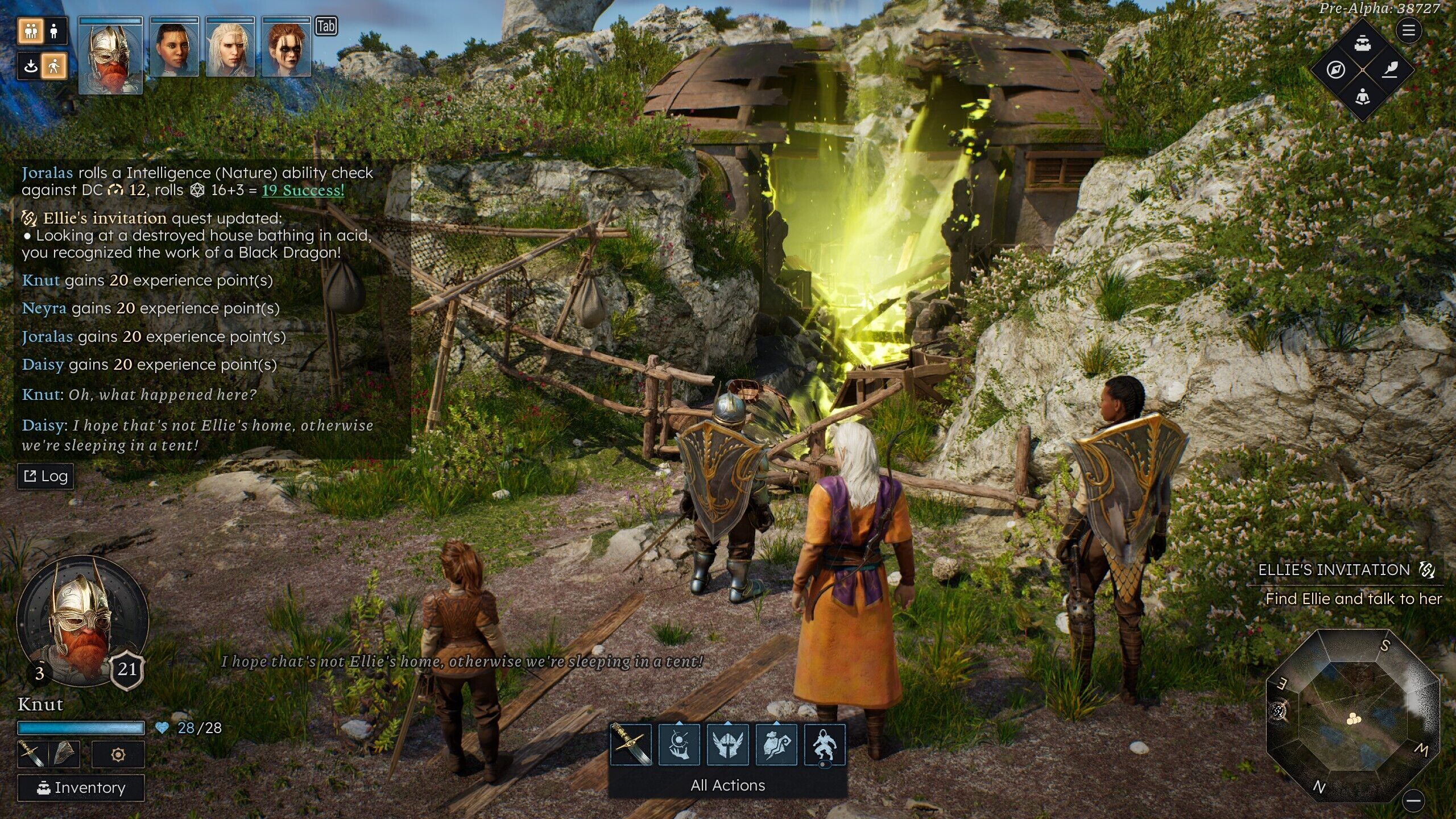Viewport: 1456px width, 819px height.
Task: Toggle group movement mode icon
Action: pyautogui.click(x=31, y=31)
